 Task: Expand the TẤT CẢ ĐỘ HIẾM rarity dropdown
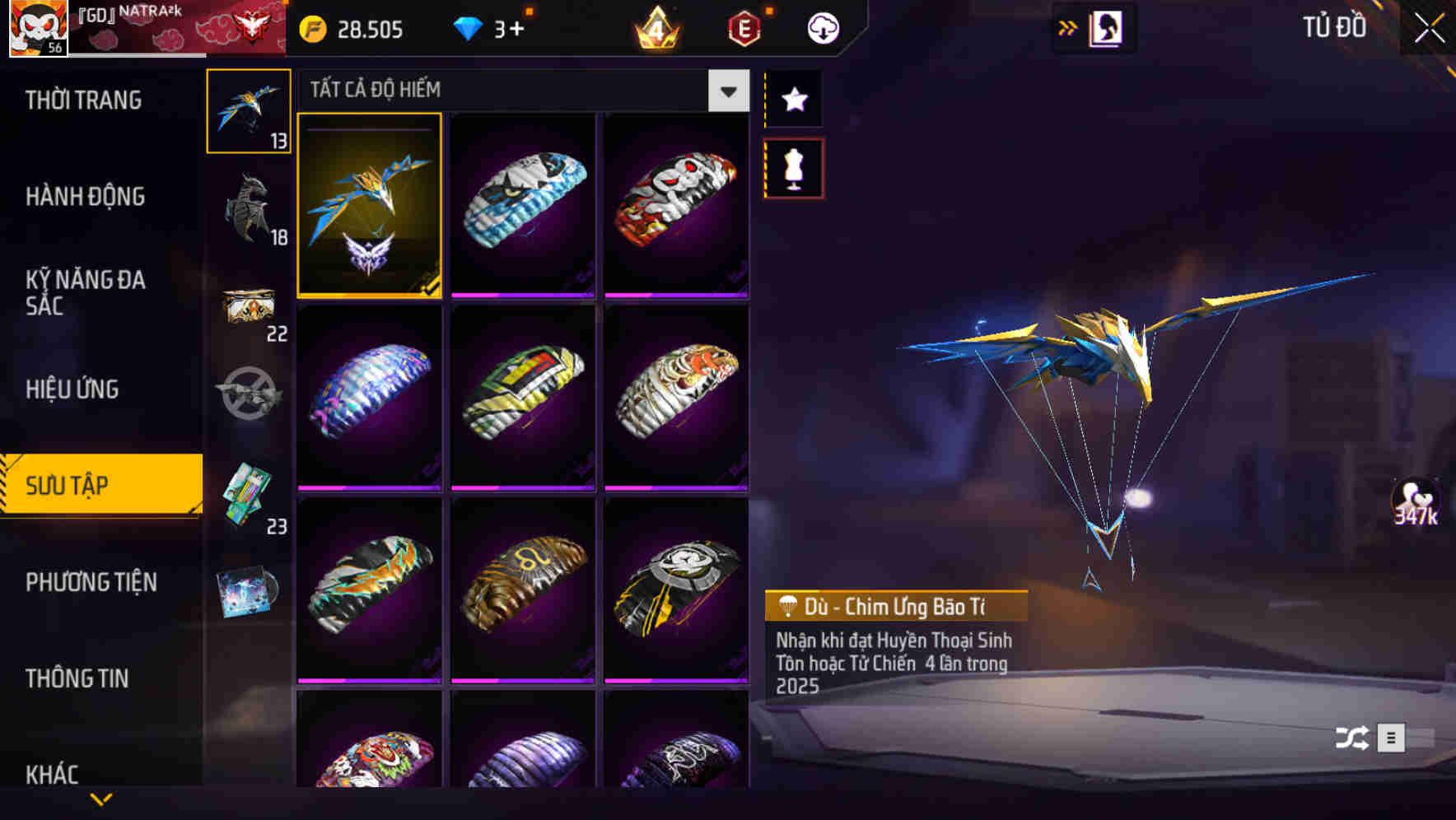coord(726,91)
